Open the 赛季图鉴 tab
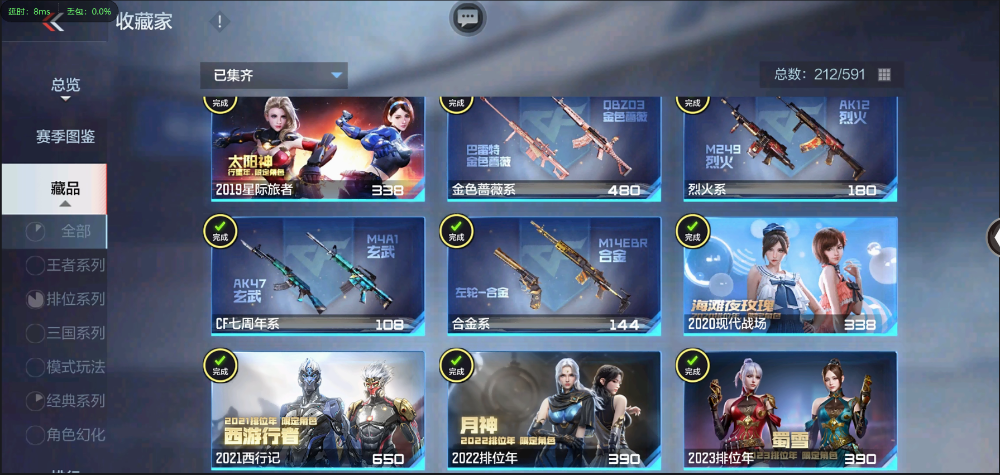 [x=65, y=137]
